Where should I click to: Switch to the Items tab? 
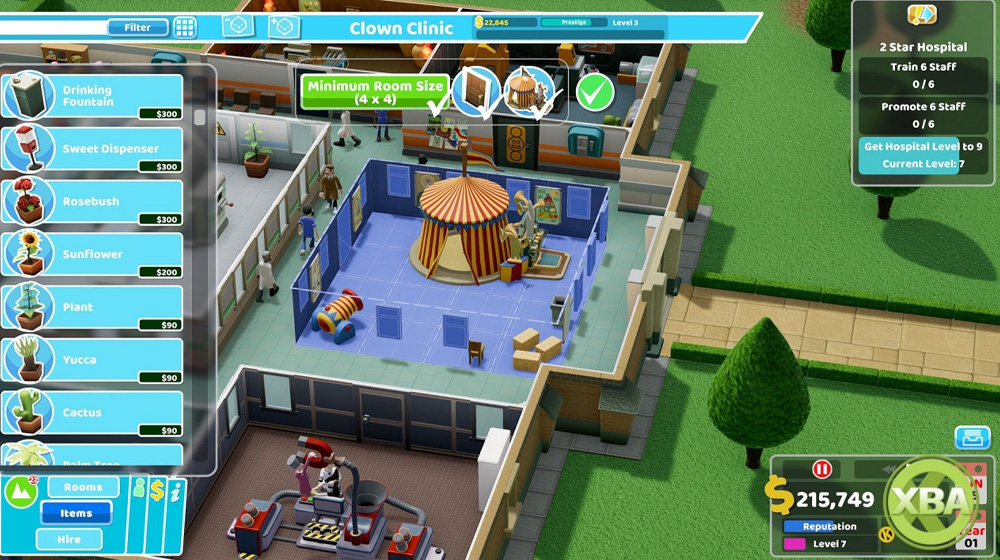(x=76, y=513)
